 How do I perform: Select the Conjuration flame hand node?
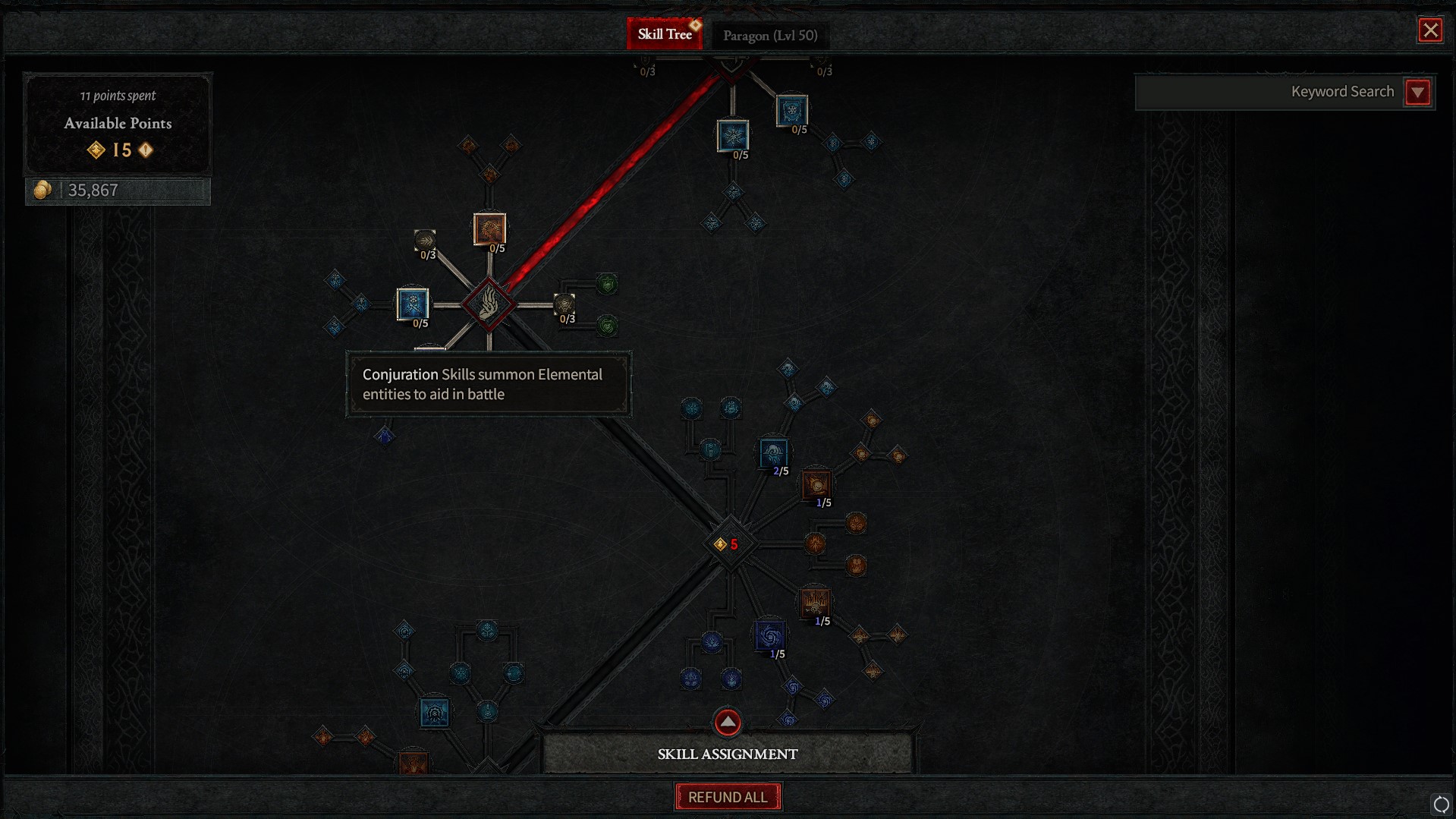[489, 306]
